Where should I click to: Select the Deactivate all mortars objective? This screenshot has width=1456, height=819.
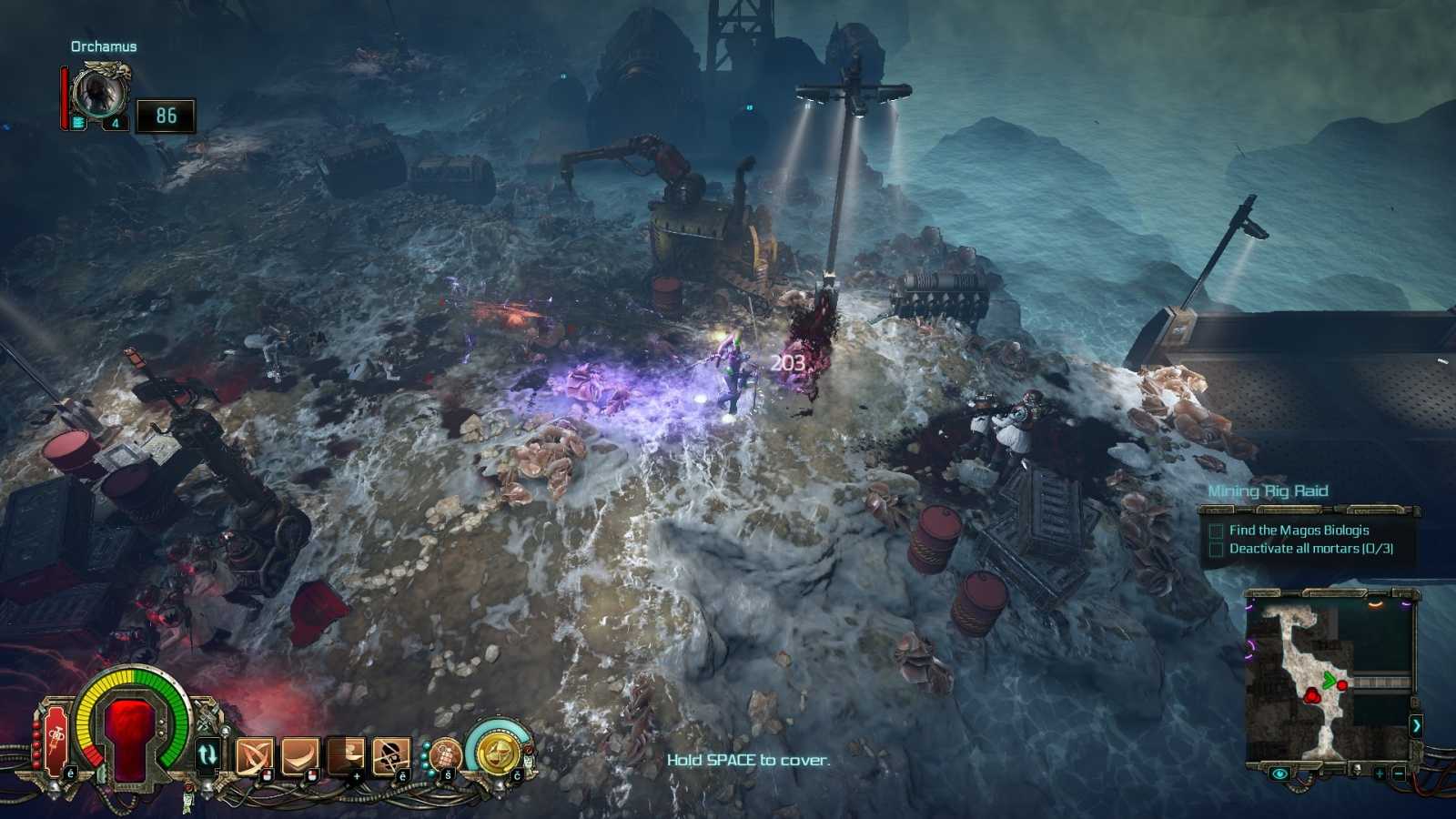click(1310, 549)
